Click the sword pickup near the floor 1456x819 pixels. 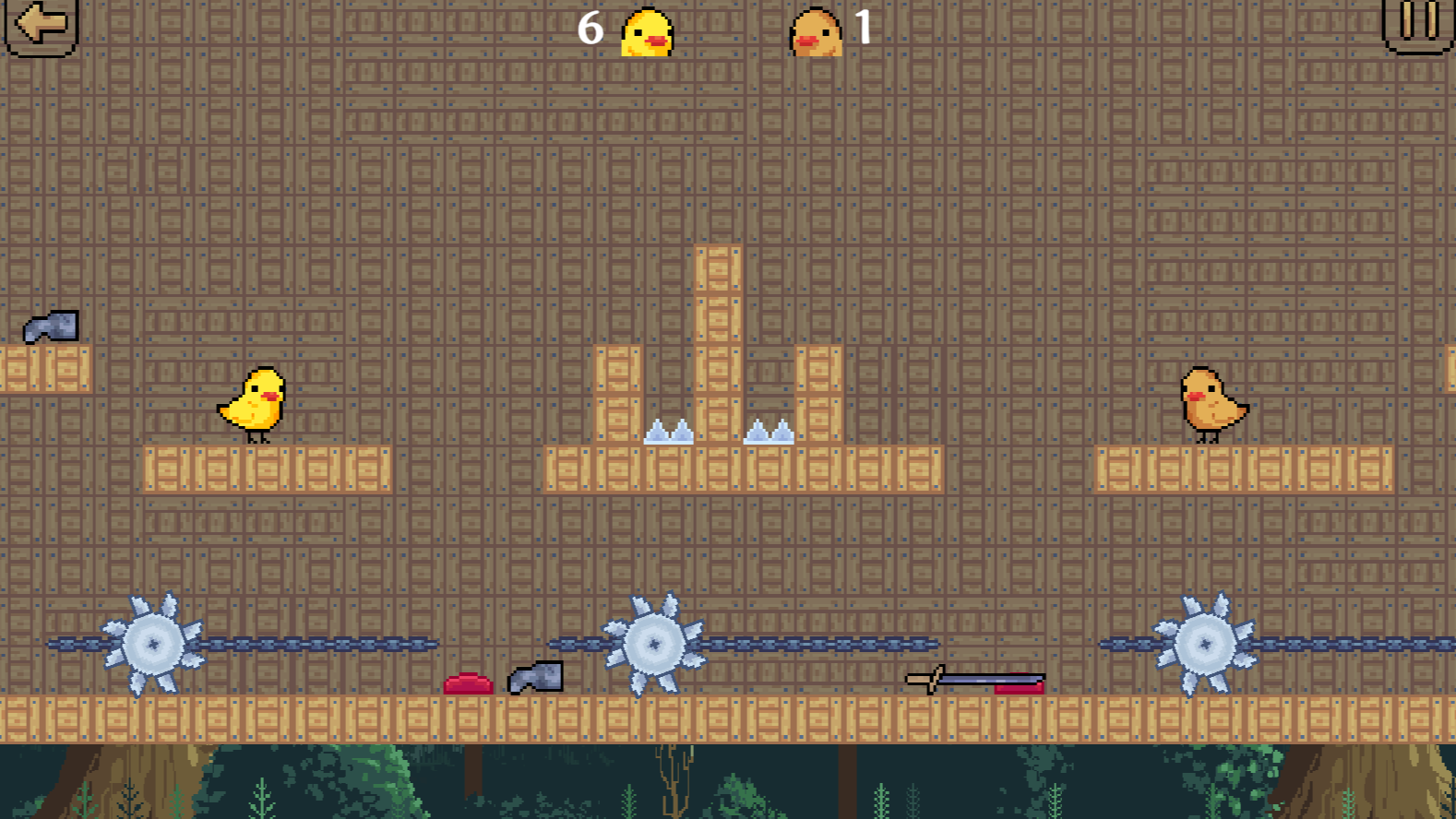click(x=973, y=680)
